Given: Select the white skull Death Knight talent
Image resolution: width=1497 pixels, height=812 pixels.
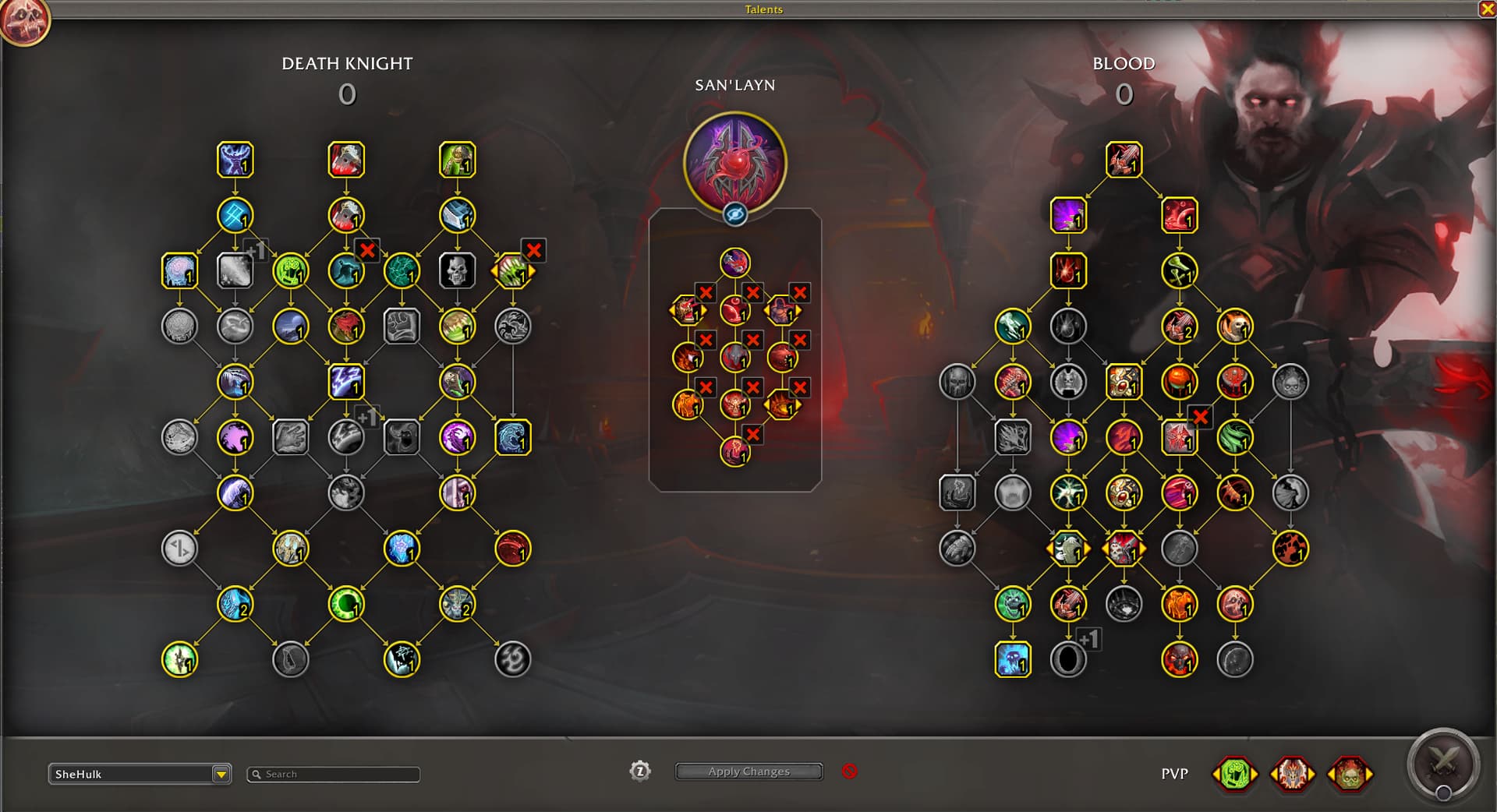Looking at the screenshot, I should point(457,271).
